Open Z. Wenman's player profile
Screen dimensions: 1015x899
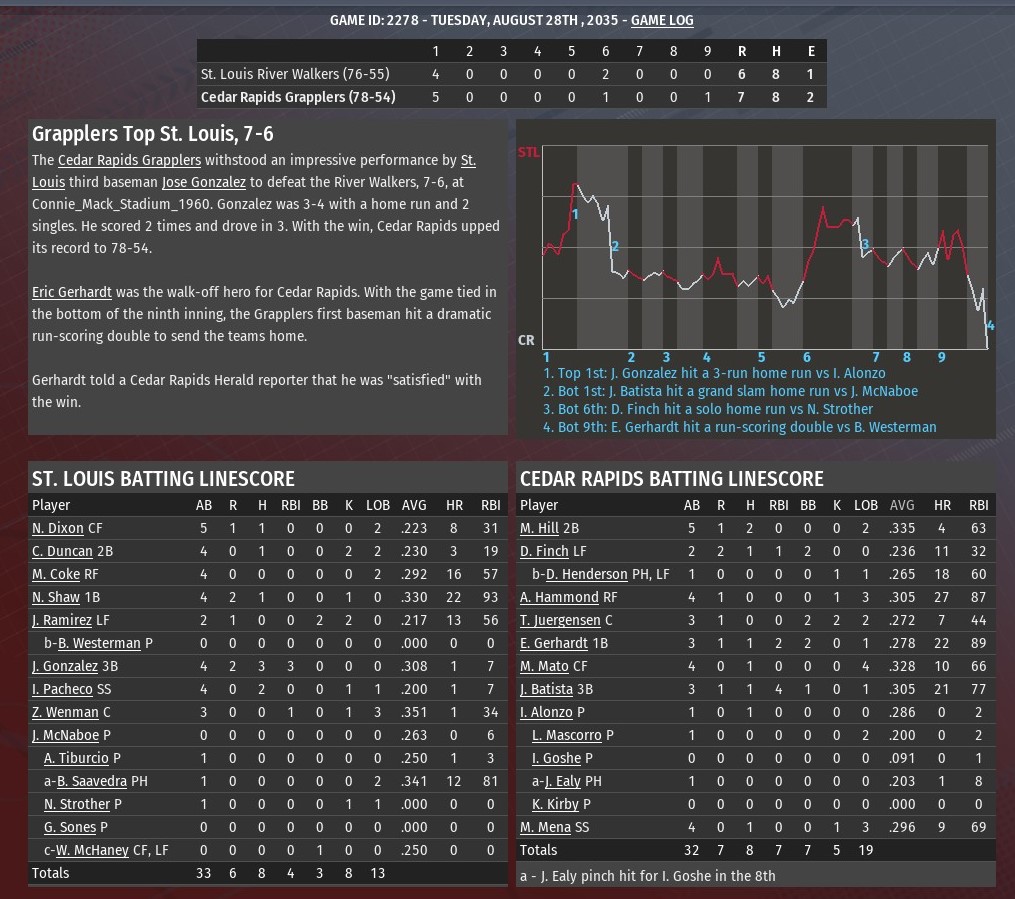(65, 712)
